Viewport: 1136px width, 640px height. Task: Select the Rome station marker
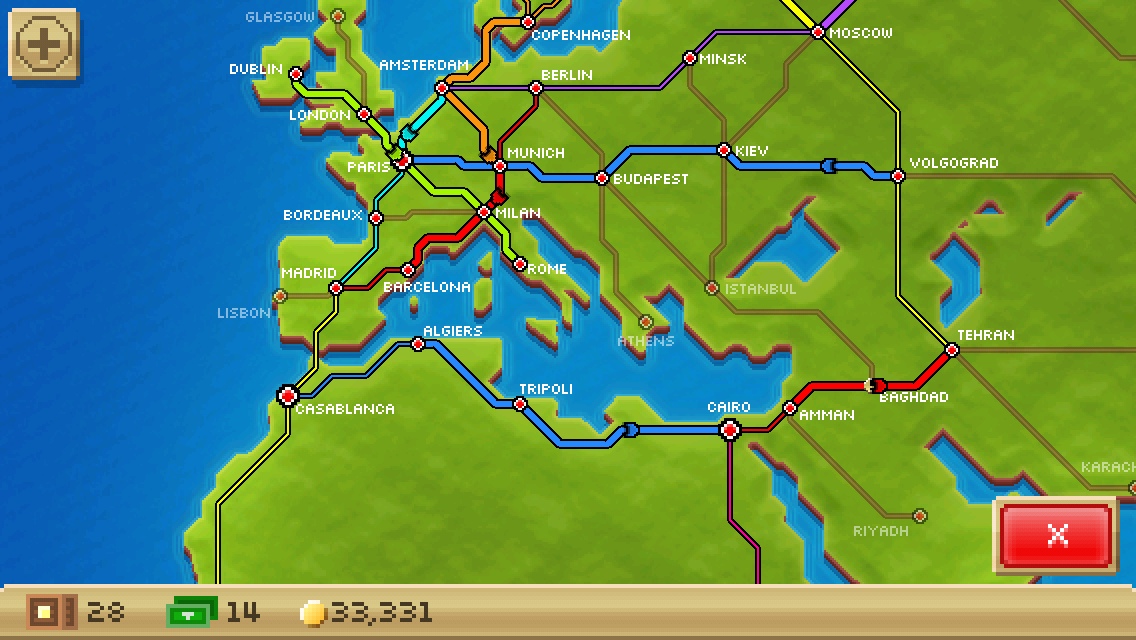coord(519,265)
